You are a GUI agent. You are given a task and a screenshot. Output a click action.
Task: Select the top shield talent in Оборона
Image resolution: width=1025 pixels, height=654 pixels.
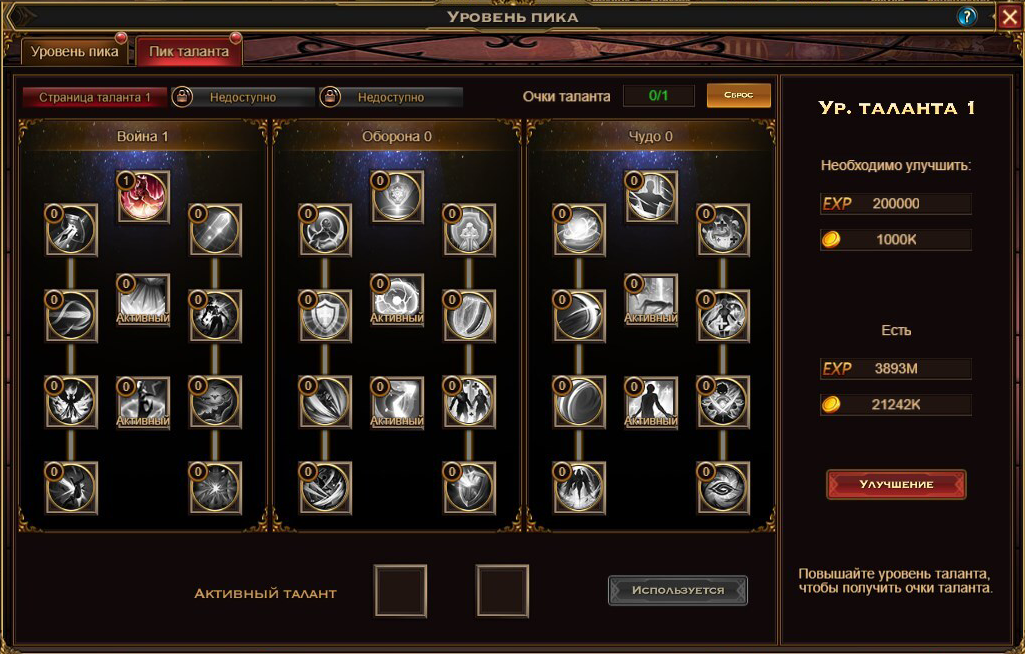pyautogui.click(x=398, y=197)
